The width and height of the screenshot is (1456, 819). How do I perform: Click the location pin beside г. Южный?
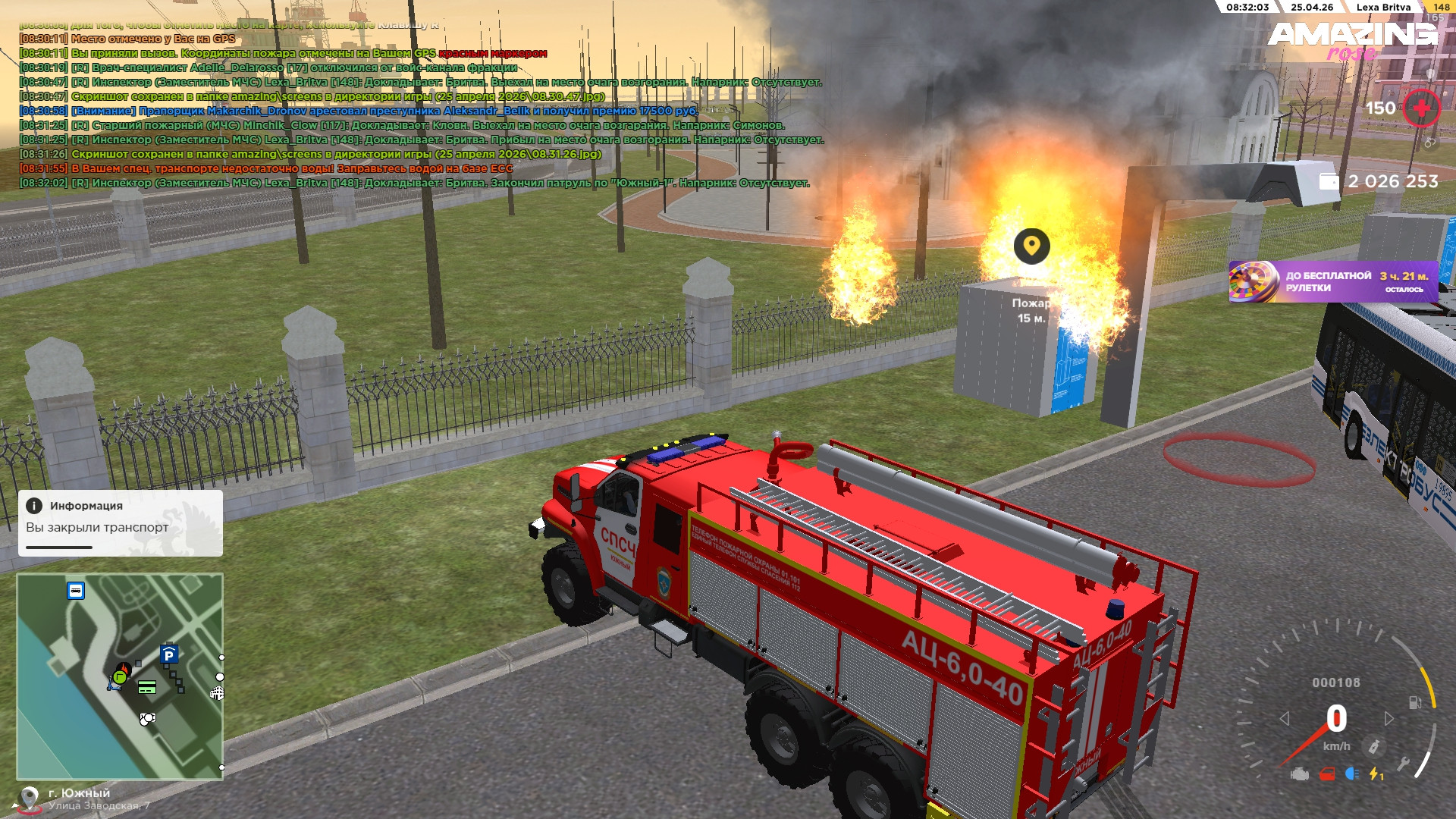(29, 799)
